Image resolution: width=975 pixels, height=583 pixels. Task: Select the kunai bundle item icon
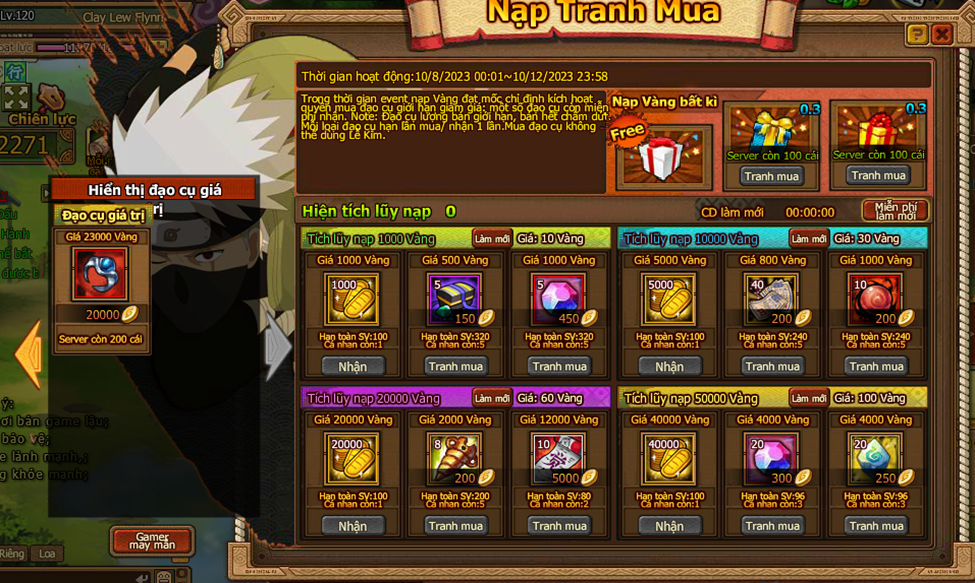pos(455,460)
